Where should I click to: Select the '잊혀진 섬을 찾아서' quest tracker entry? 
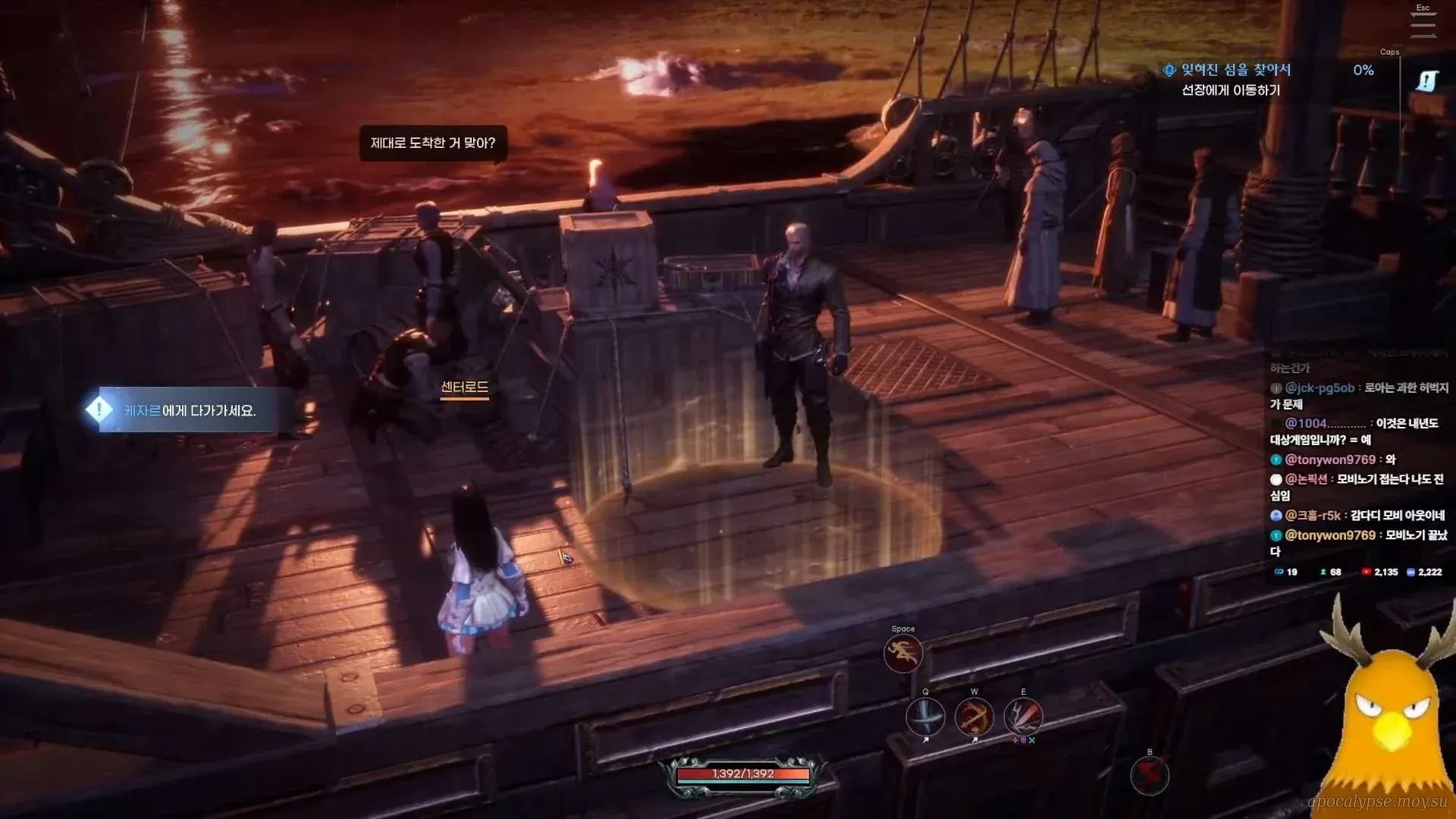point(1235,70)
